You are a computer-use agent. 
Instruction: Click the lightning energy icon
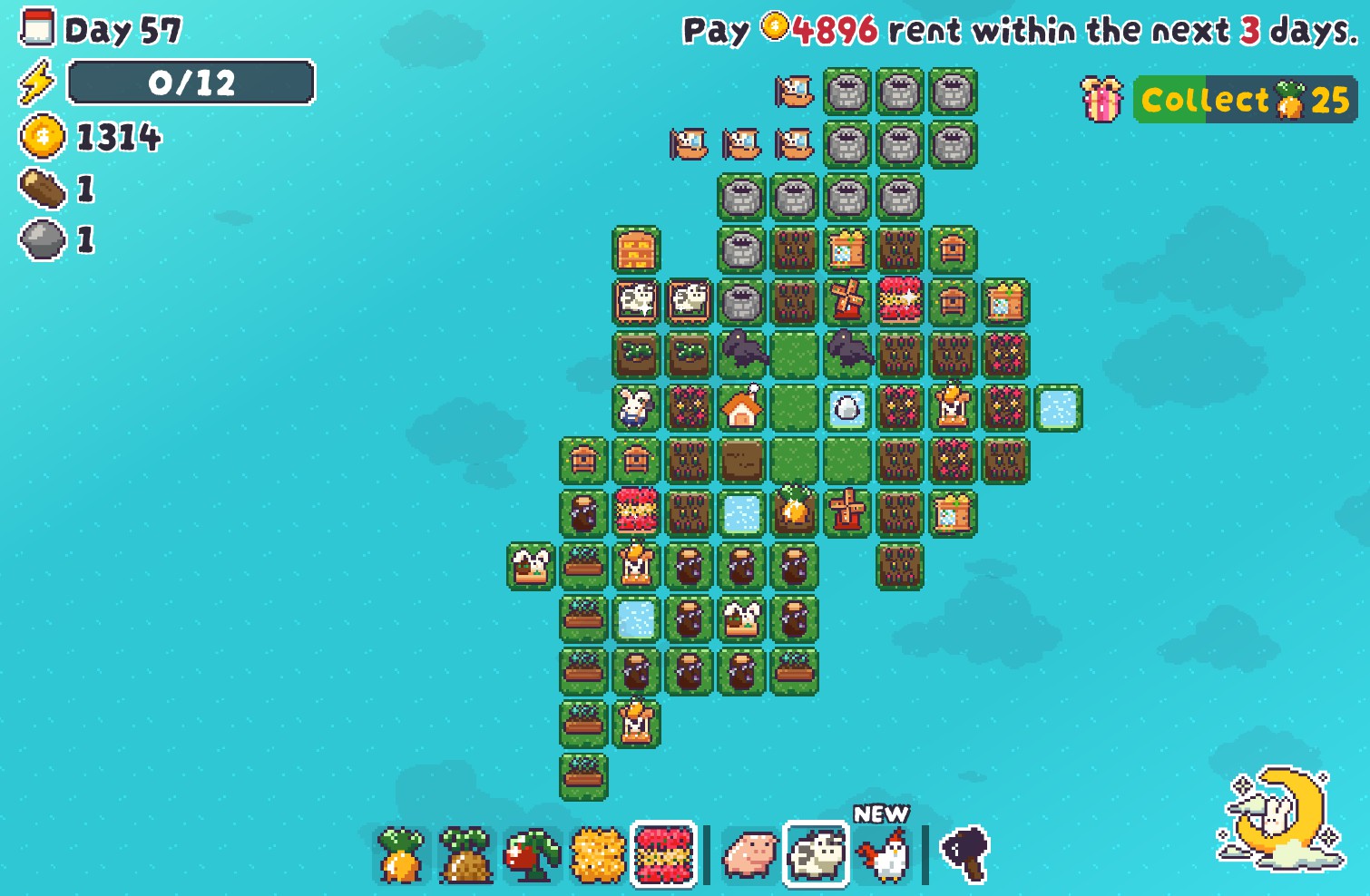[x=36, y=83]
